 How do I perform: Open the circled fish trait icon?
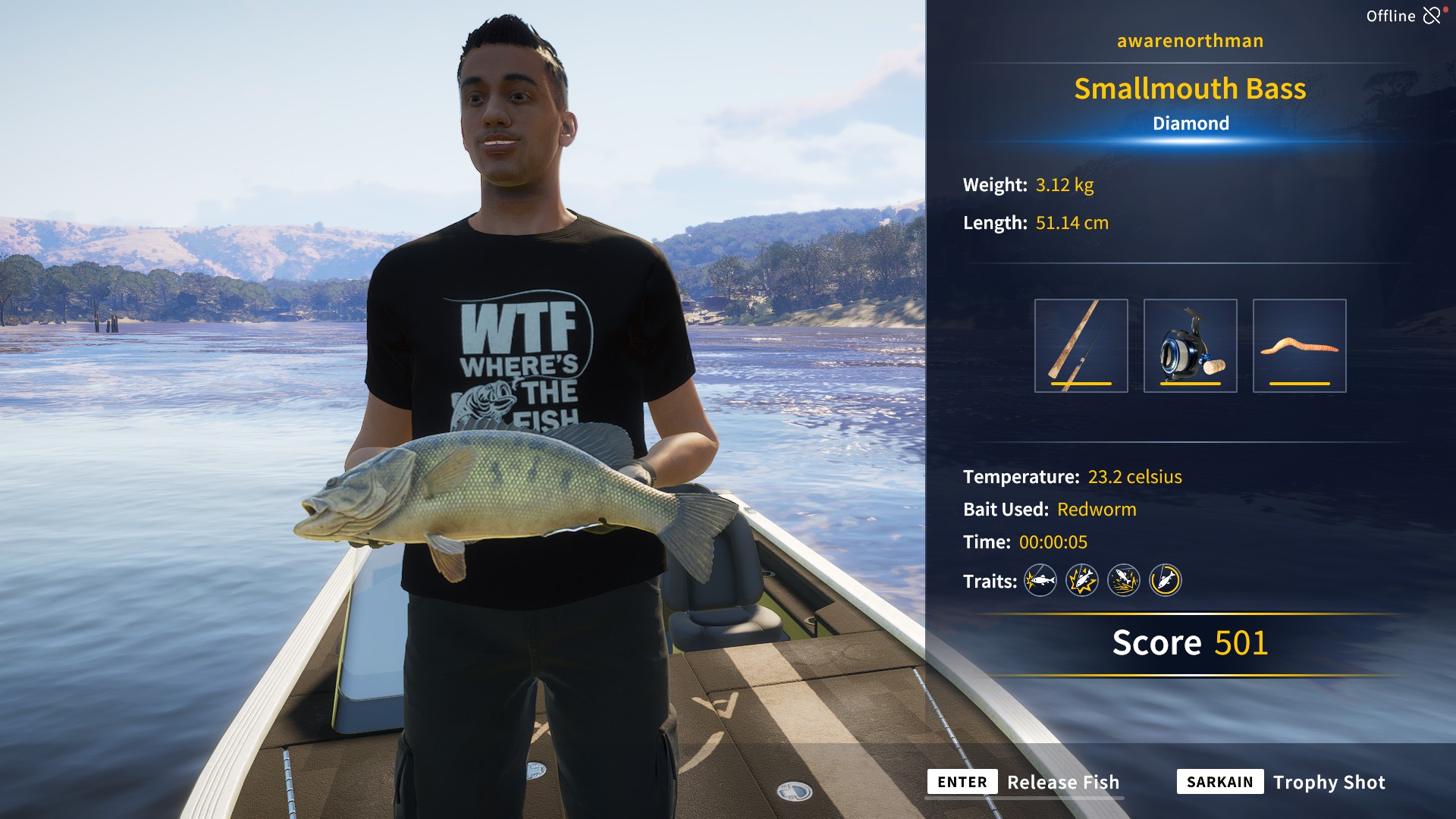[1166, 580]
